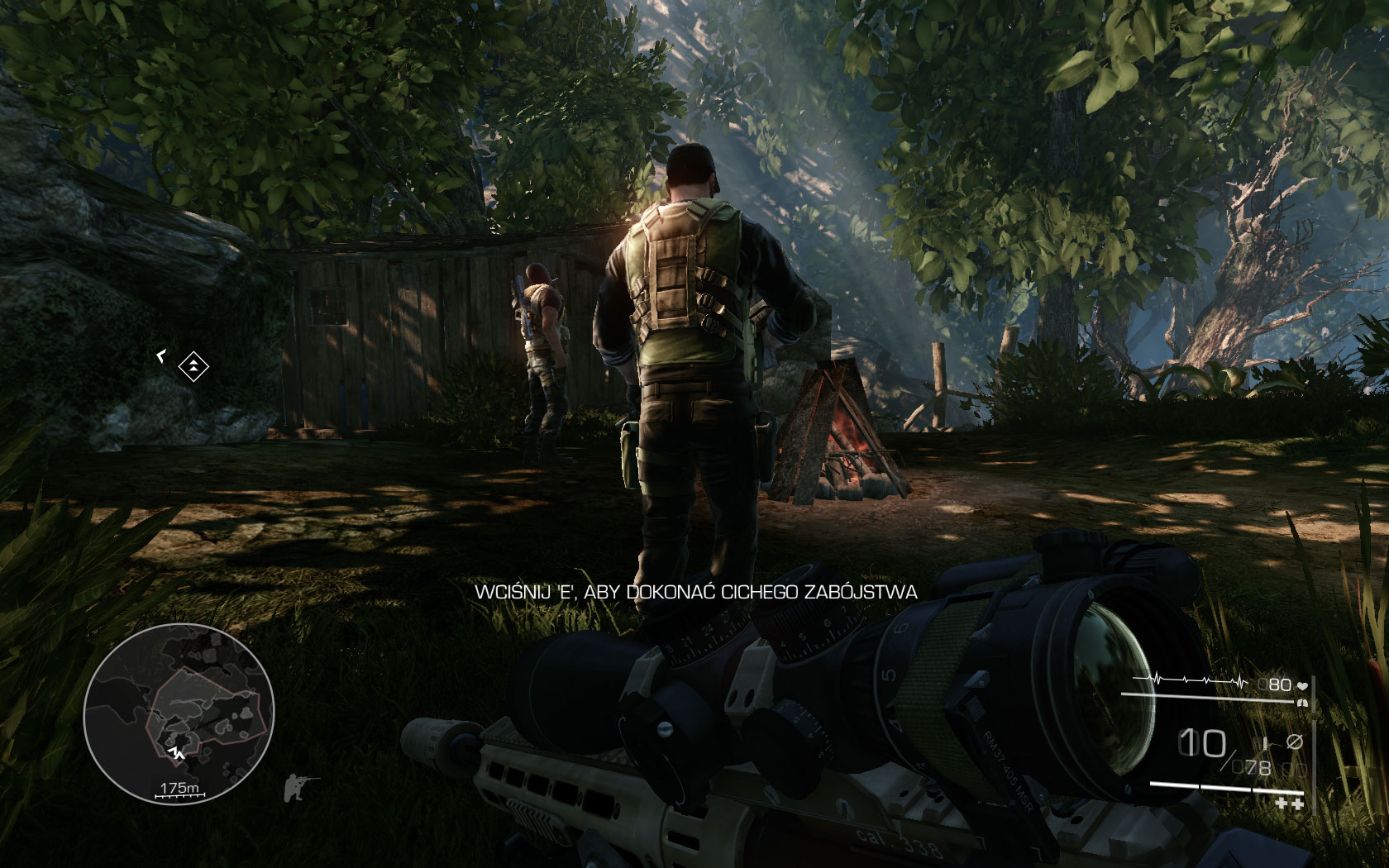The width and height of the screenshot is (1389, 868).
Task: Click the heart icon beside the pulse rate
Action: [x=1303, y=685]
